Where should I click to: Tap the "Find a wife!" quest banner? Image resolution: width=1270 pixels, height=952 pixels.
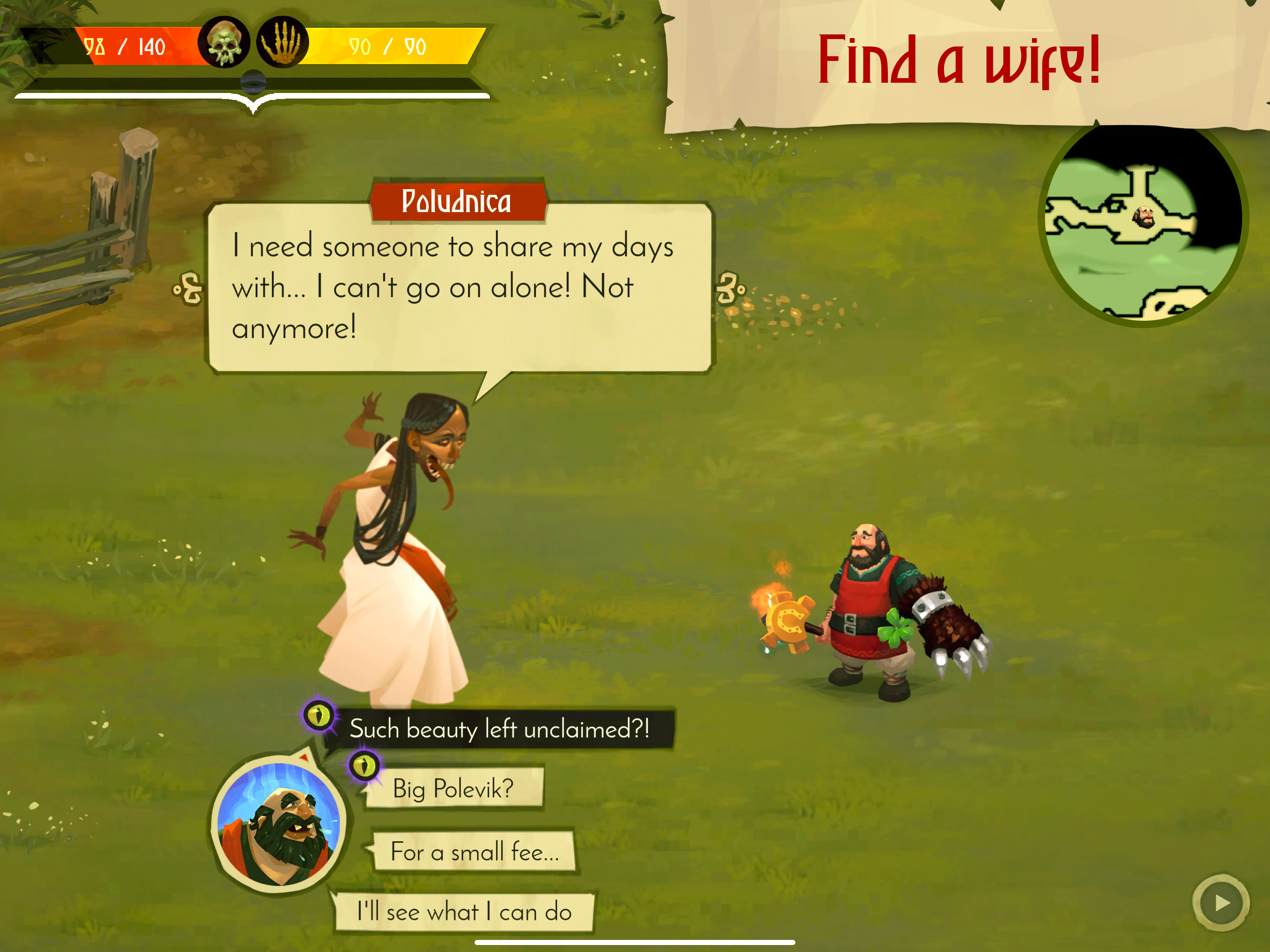click(x=959, y=62)
